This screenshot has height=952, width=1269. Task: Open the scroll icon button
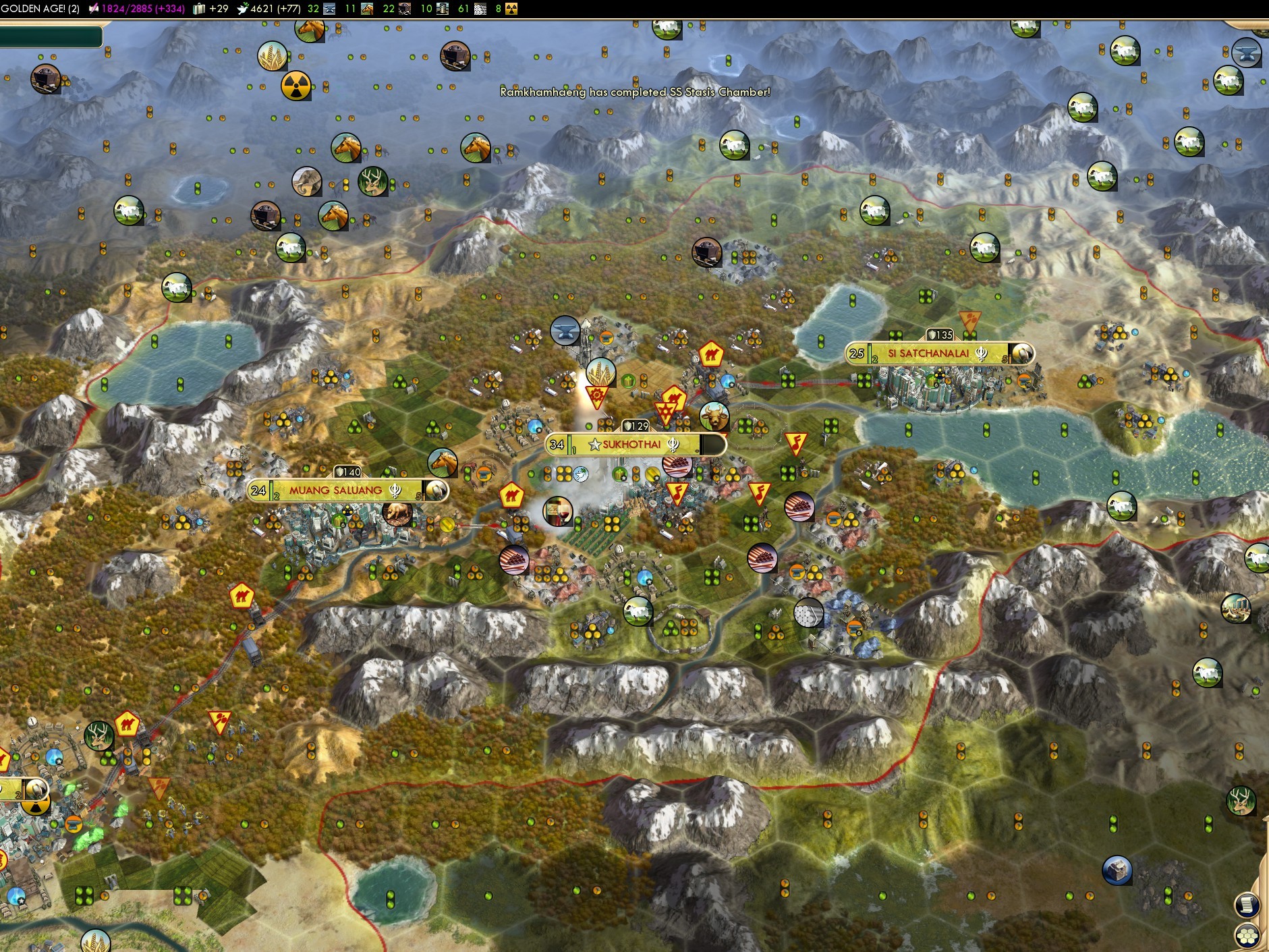click(x=1247, y=905)
